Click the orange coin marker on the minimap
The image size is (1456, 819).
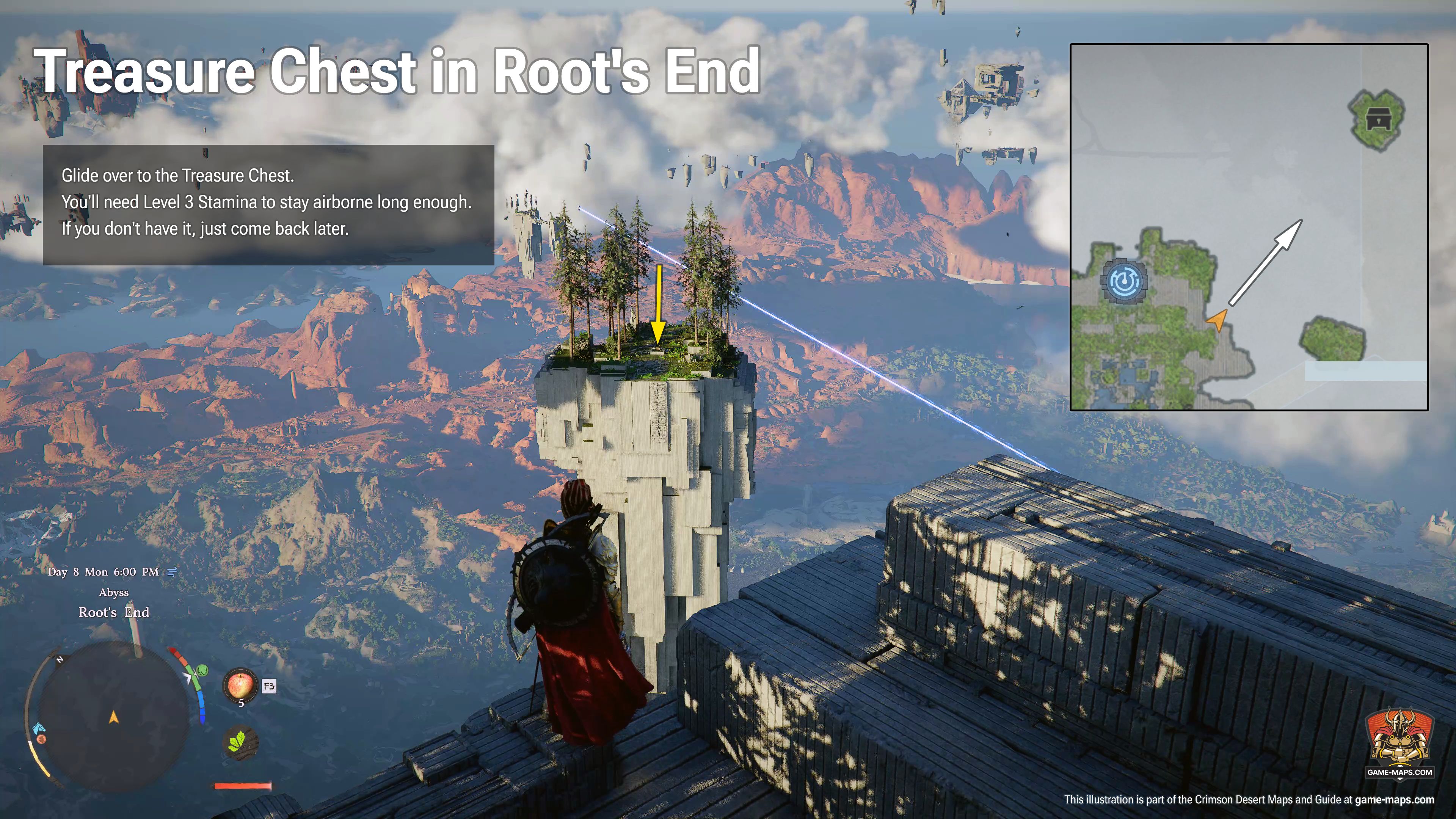pyautogui.click(x=42, y=740)
